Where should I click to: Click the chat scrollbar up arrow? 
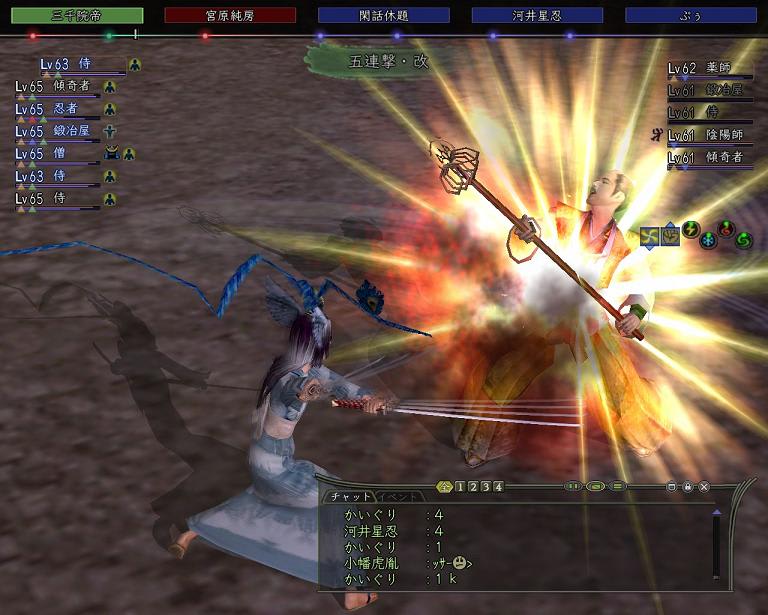pos(716,512)
